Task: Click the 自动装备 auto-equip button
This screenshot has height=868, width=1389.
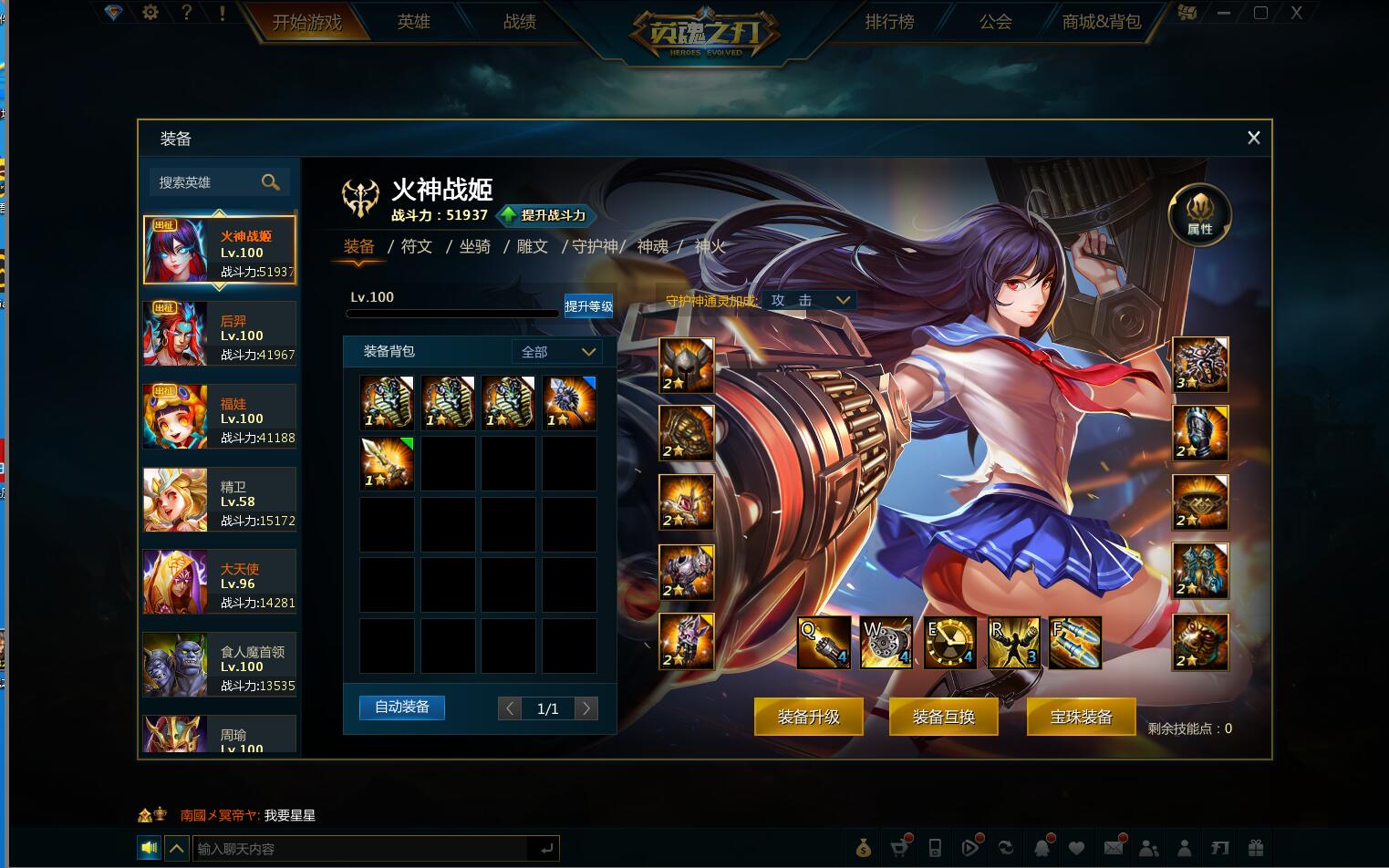Action: click(x=401, y=708)
